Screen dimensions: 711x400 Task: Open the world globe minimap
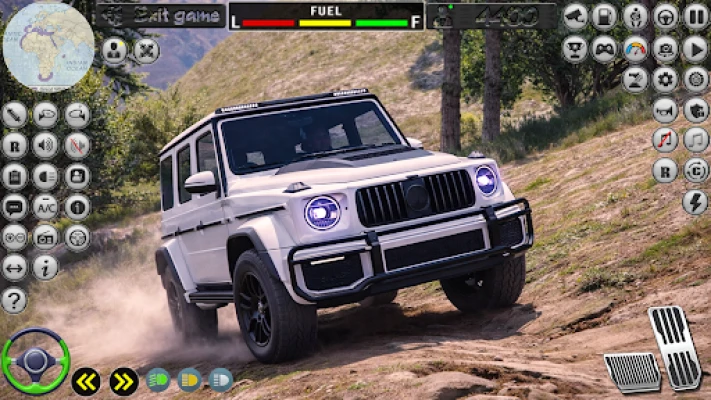pyautogui.click(x=48, y=46)
